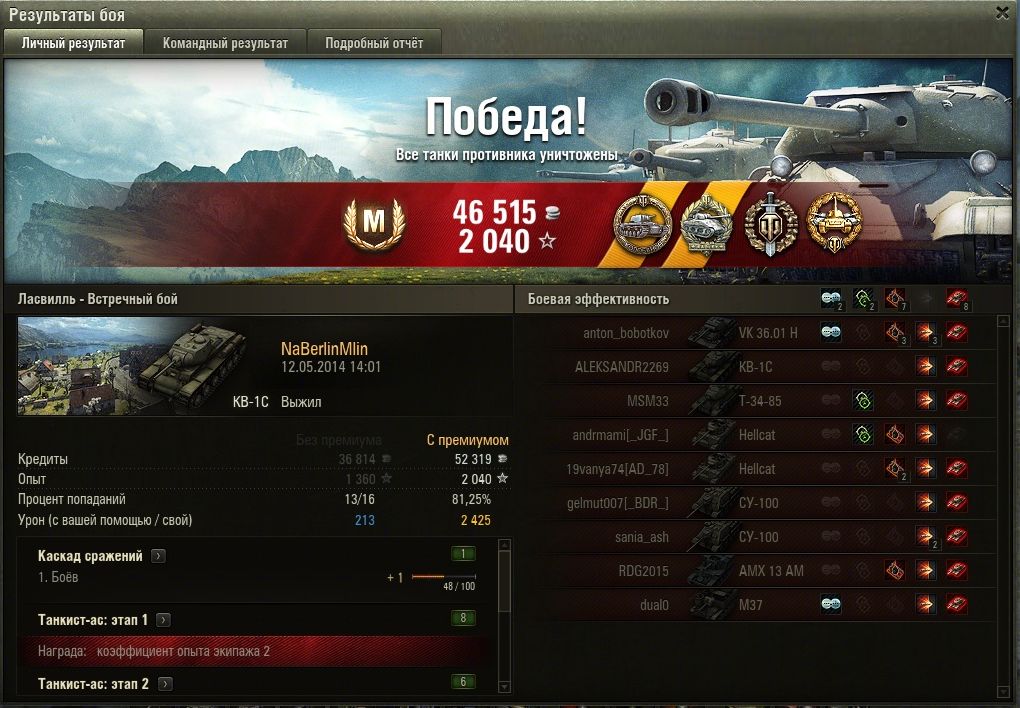Switch to the Командный результат tab
Screen dimensions: 1020x708
point(225,43)
